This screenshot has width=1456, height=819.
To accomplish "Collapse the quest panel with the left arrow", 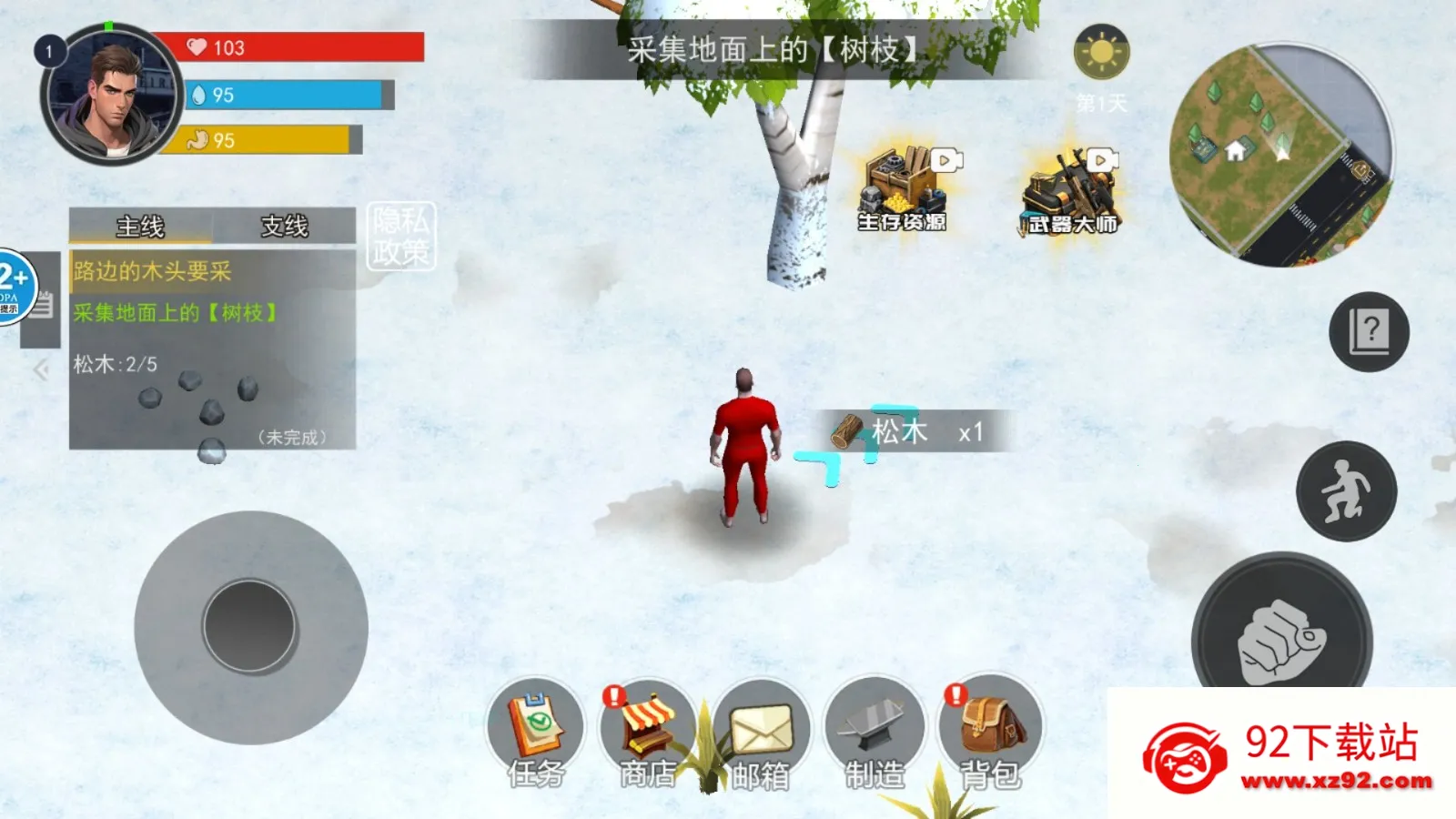I will [40, 369].
